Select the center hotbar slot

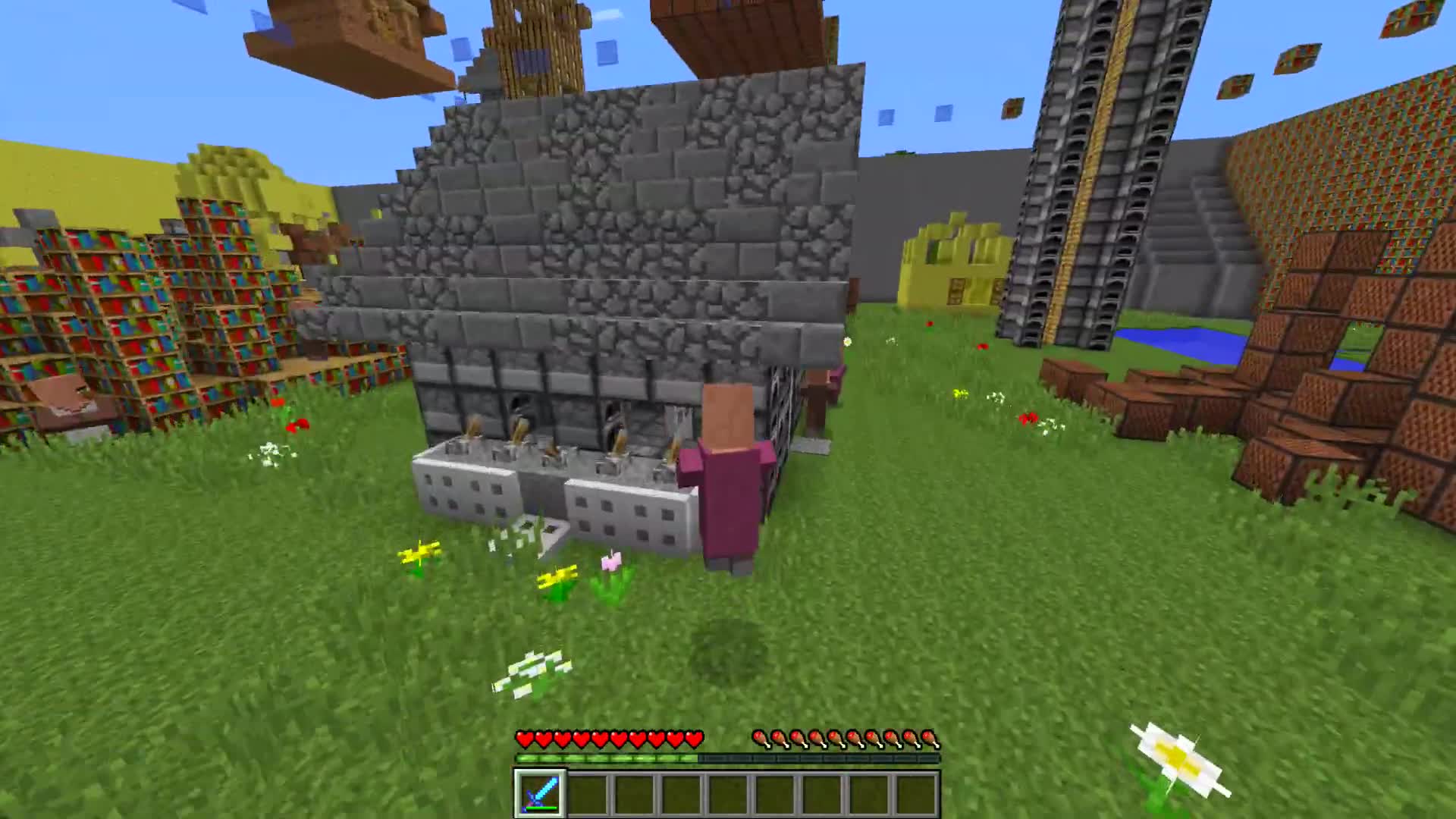(730, 794)
